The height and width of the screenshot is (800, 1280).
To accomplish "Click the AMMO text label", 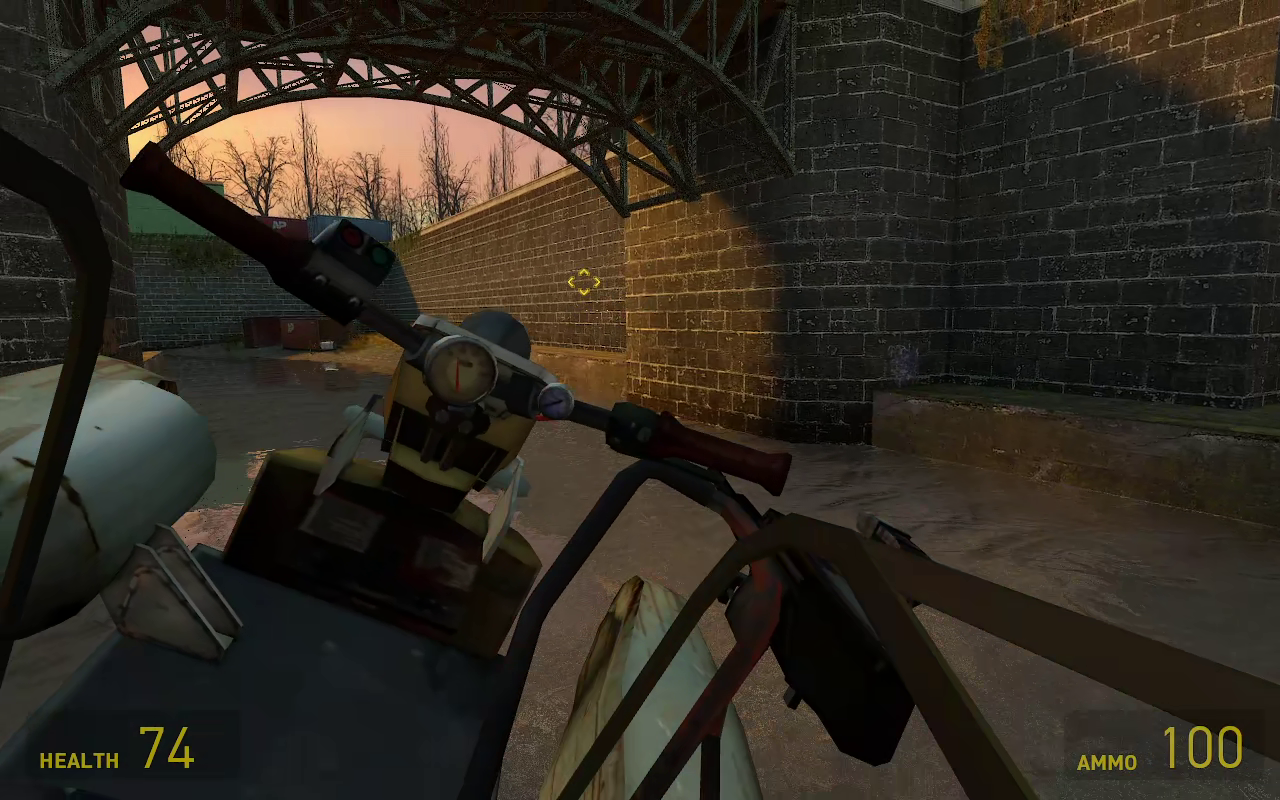I will [x=1105, y=761].
